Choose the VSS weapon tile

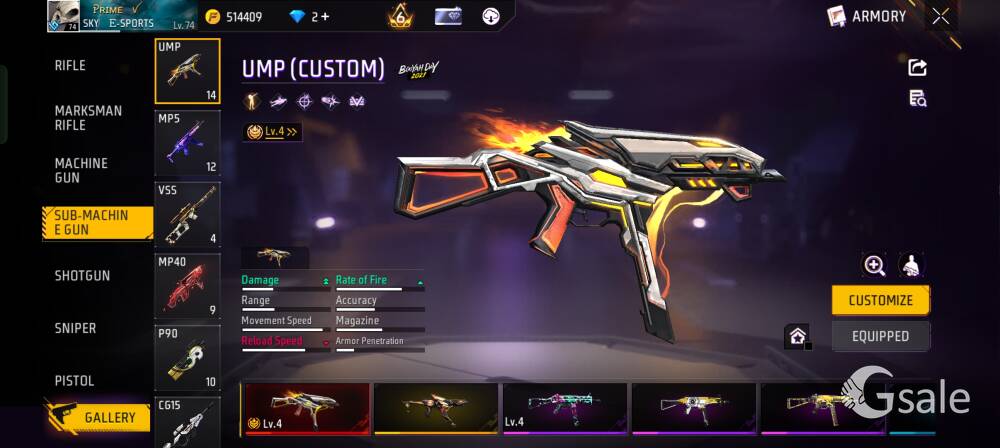click(x=187, y=214)
